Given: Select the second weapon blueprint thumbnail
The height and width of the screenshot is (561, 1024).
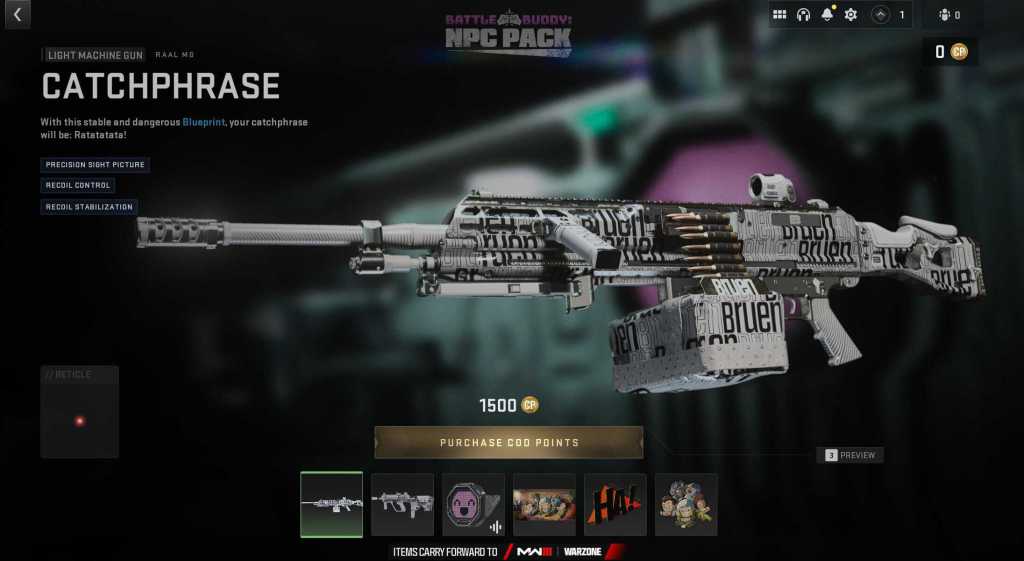Looking at the screenshot, I should (x=402, y=504).
